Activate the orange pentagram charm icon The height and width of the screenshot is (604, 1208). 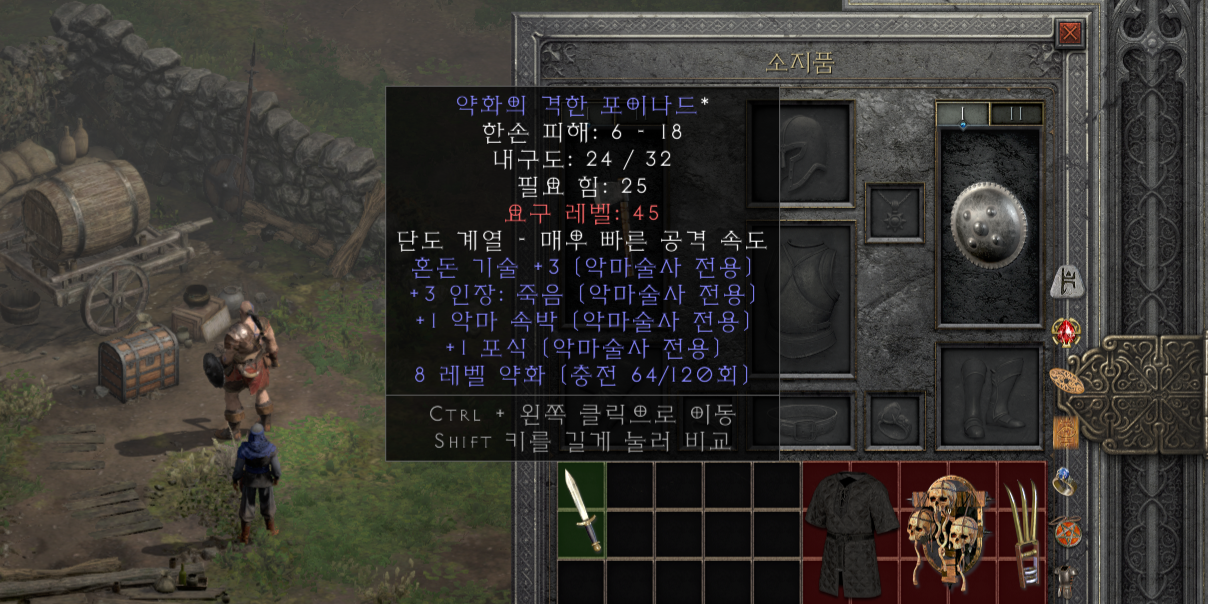pyautogui.click(x=1064, y=530)
